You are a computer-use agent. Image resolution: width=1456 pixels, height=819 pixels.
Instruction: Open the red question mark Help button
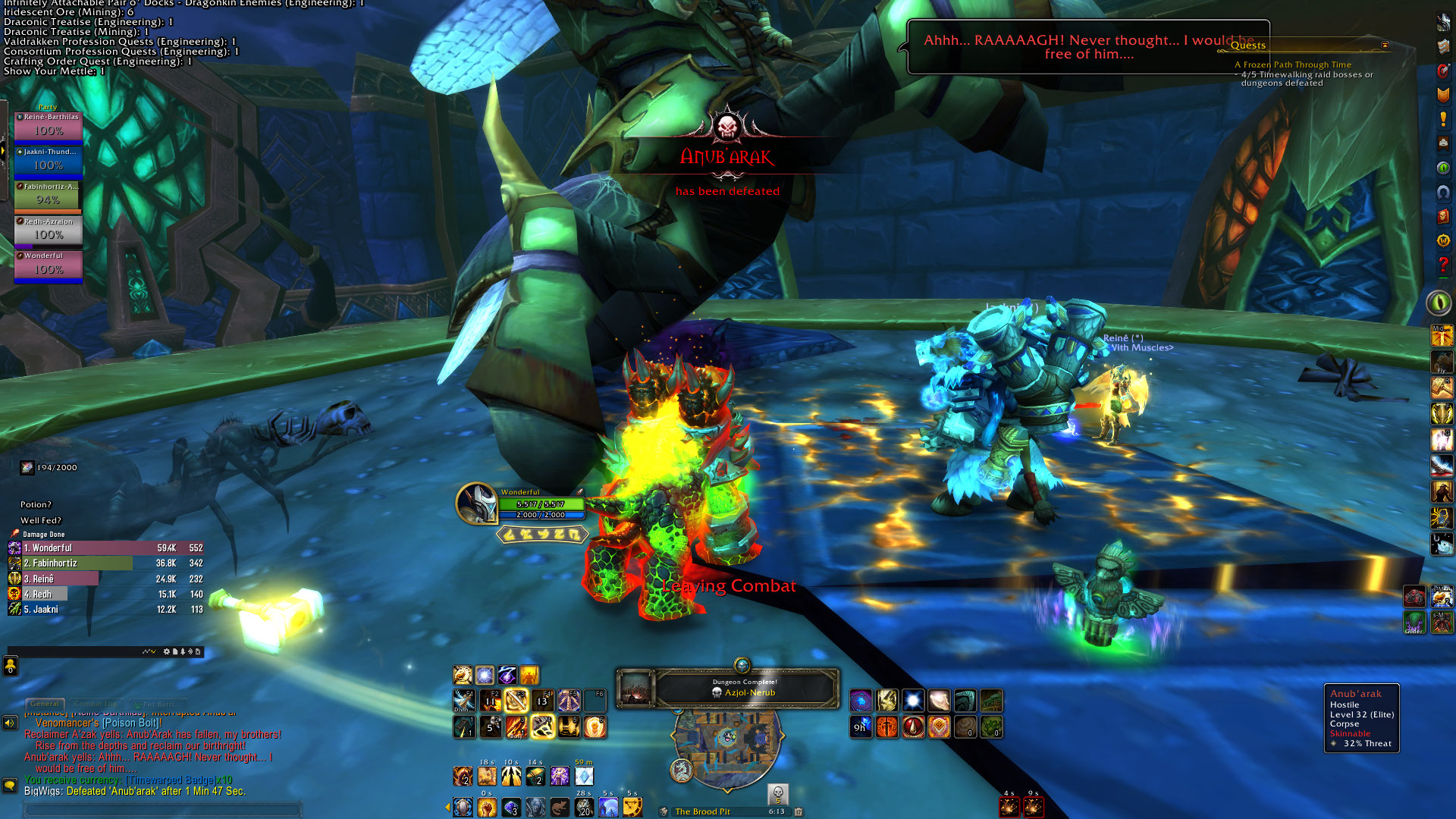coord(1443,265)
